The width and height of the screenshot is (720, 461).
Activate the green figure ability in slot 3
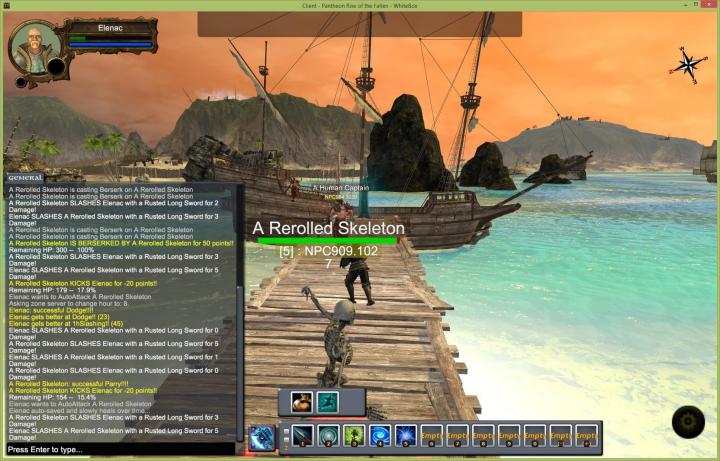354,436
